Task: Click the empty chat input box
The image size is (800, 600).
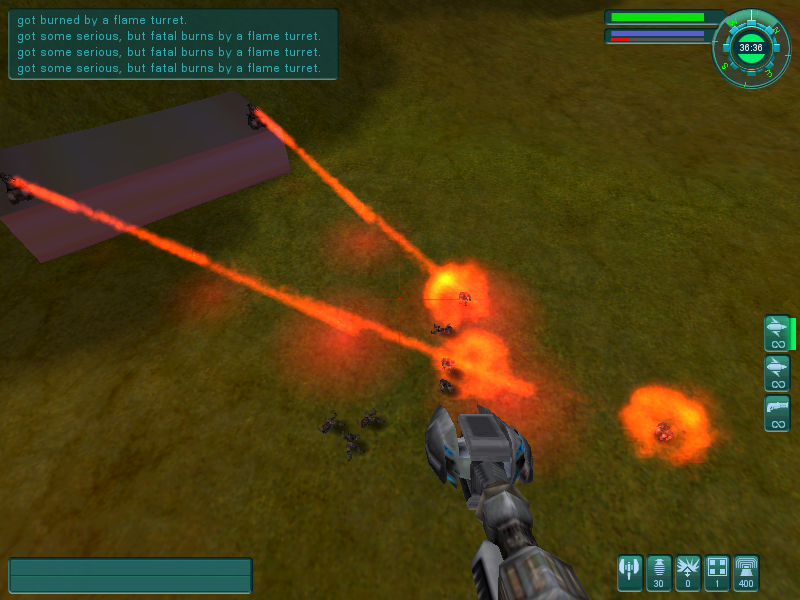Action: pyautogui.click(x=130, y=576)
